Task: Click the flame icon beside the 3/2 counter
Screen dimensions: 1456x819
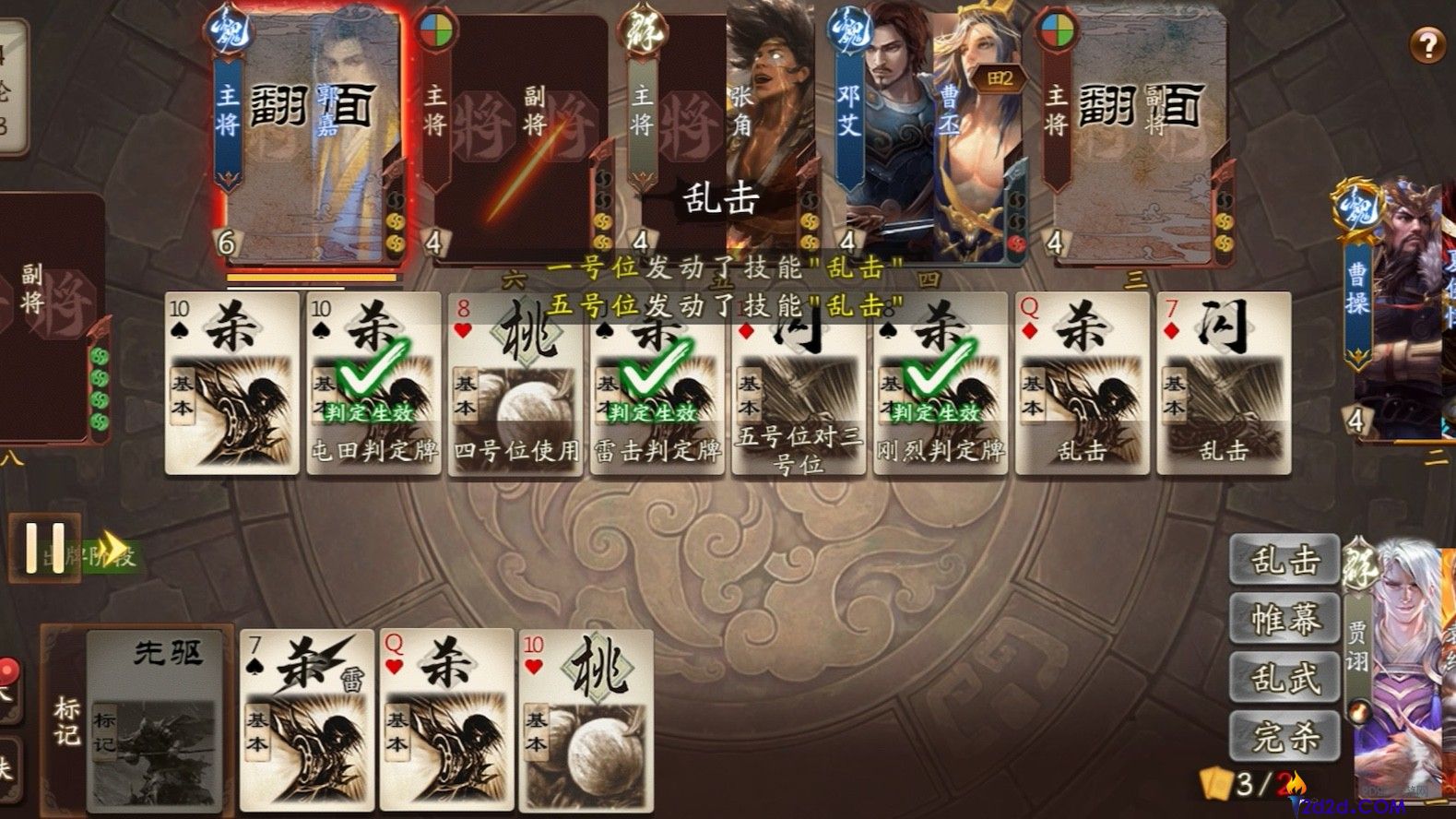Action: tap(1295, 785)
